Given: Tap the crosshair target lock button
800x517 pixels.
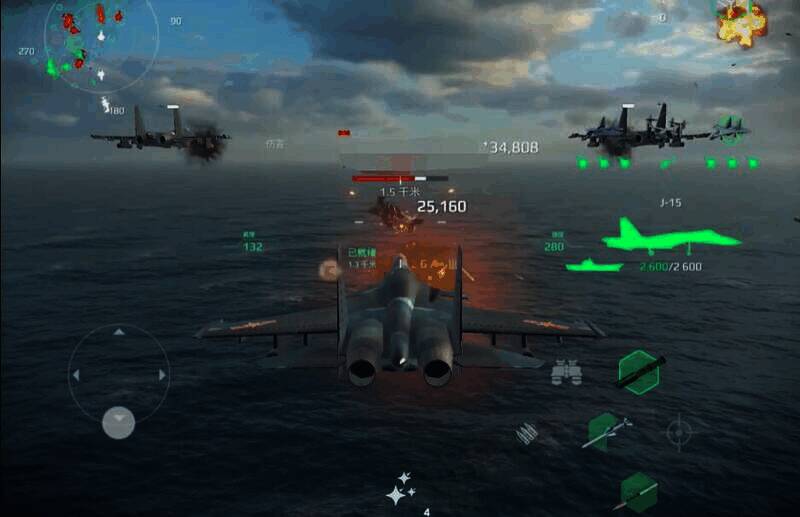Looking at the screenshot, I should click(x=679, y=432).
